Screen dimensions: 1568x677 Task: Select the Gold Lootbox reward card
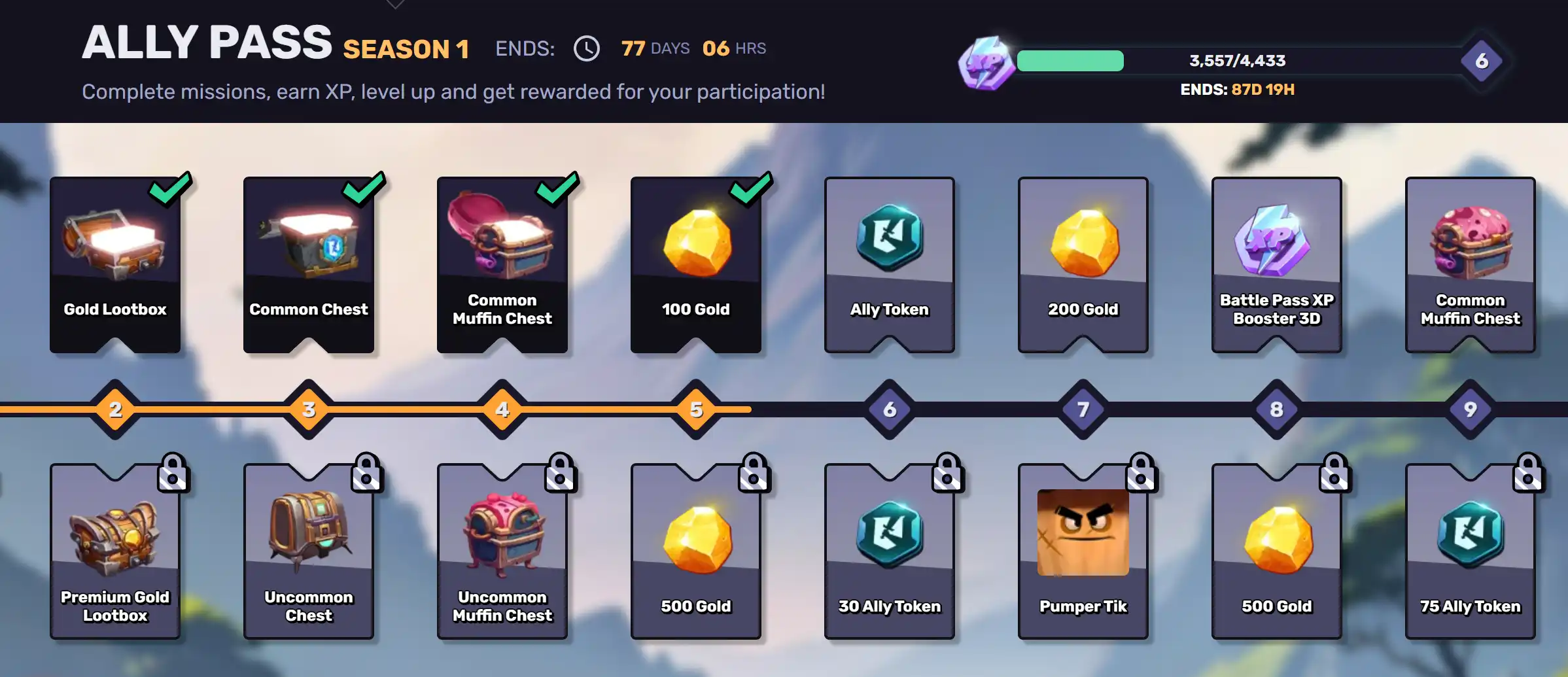point(115,265)
